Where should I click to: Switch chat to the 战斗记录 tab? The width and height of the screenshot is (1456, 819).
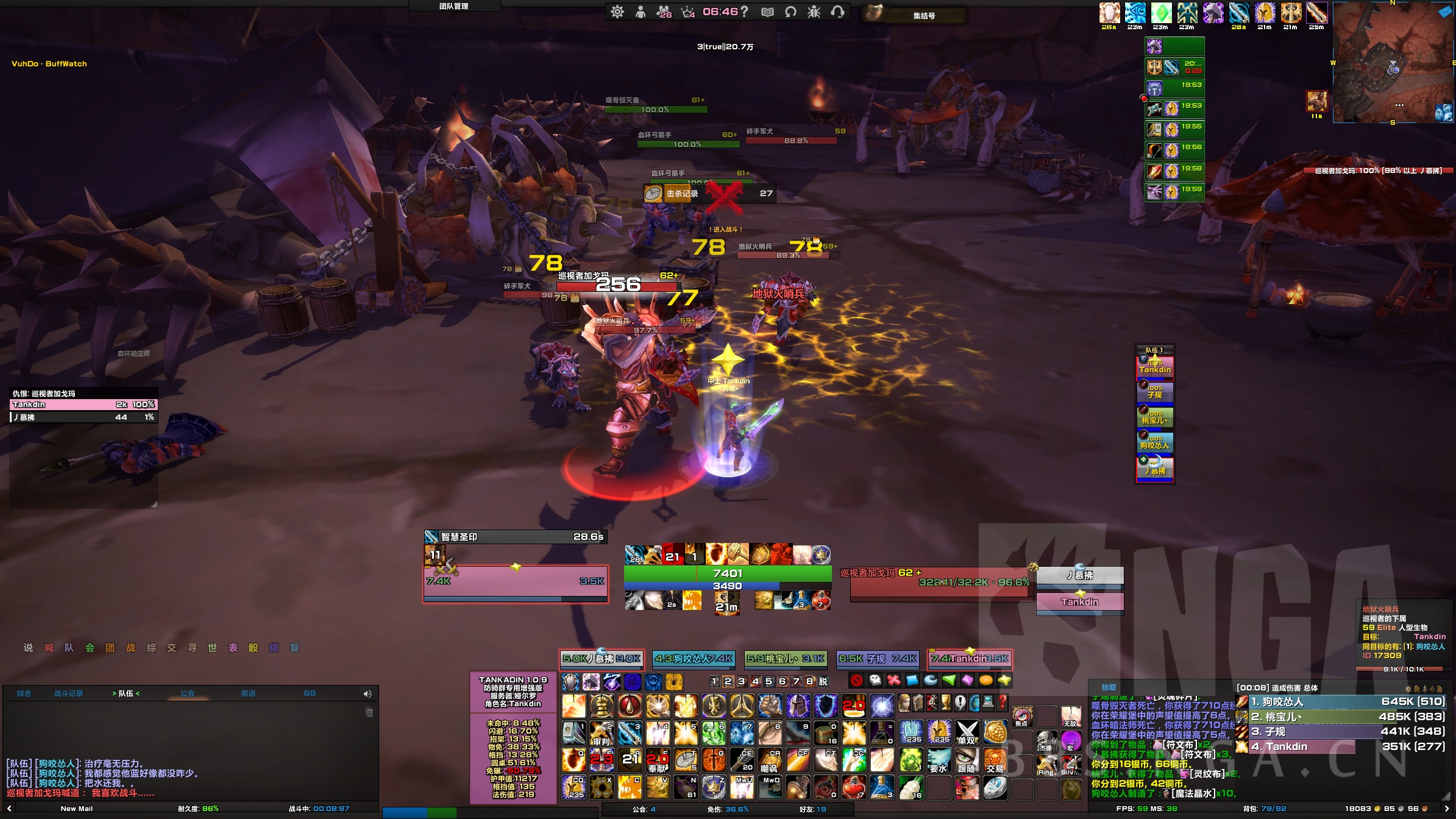pos(68,693)
